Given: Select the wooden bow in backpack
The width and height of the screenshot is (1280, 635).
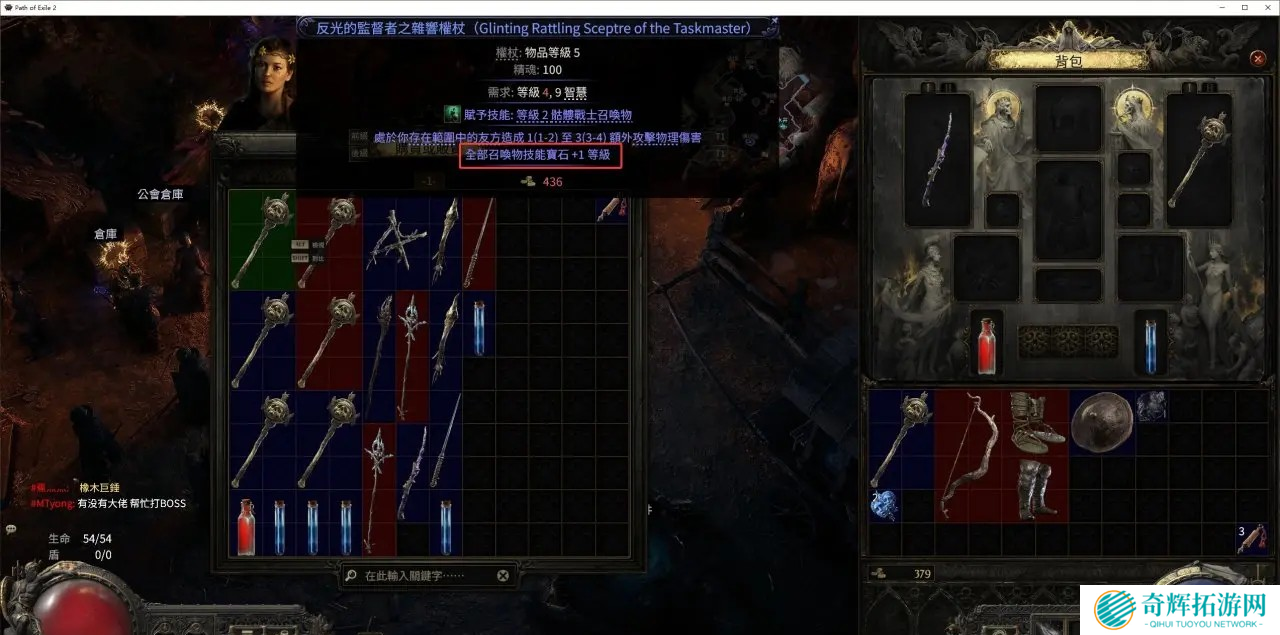Looking at the screenshot, I should coord(967,454).
